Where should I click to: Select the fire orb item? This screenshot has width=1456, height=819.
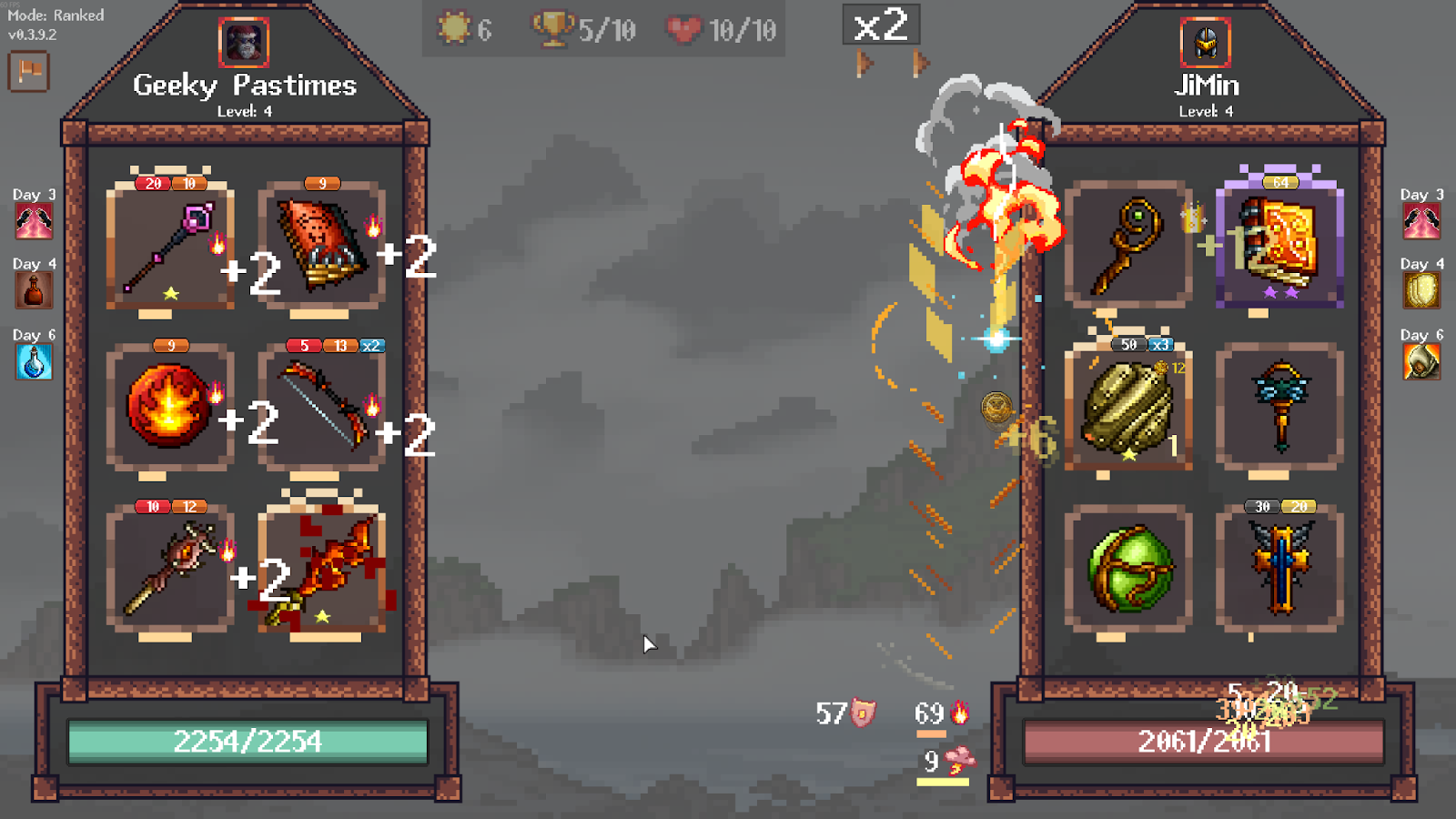170,408
